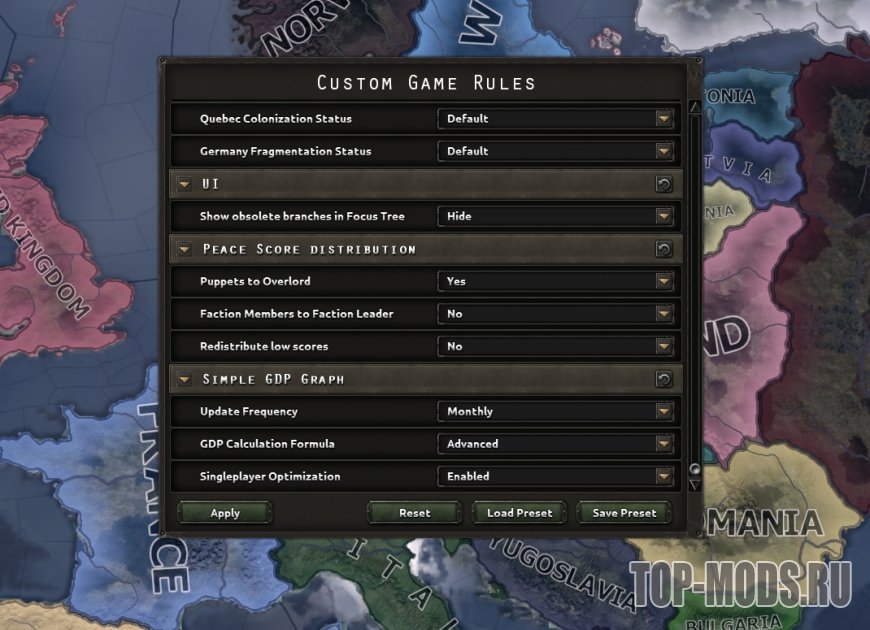The width and height of the screenshot is (870, 630).
Task: Change Singleplayer Optimization setting
Action: point(555,476)
